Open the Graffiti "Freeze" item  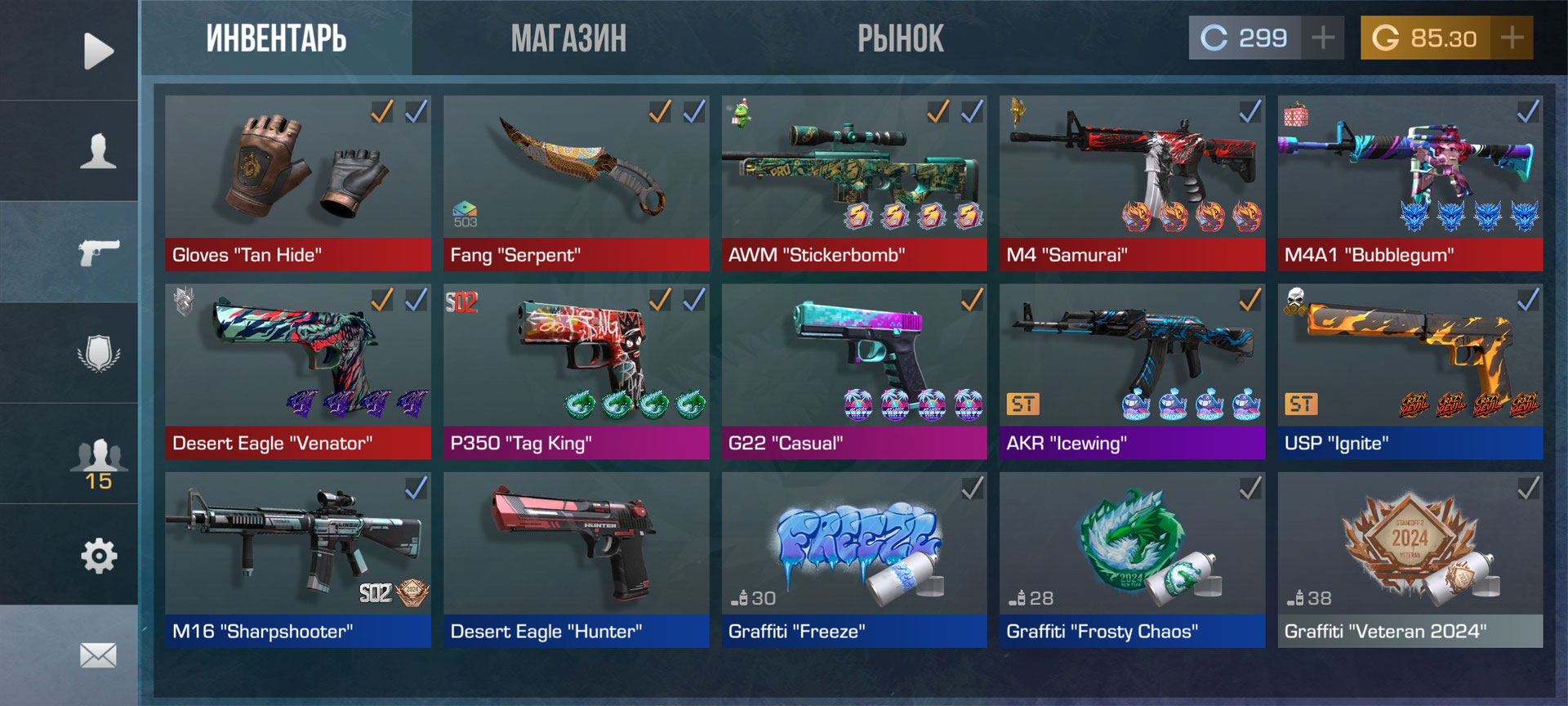point(854,560)
